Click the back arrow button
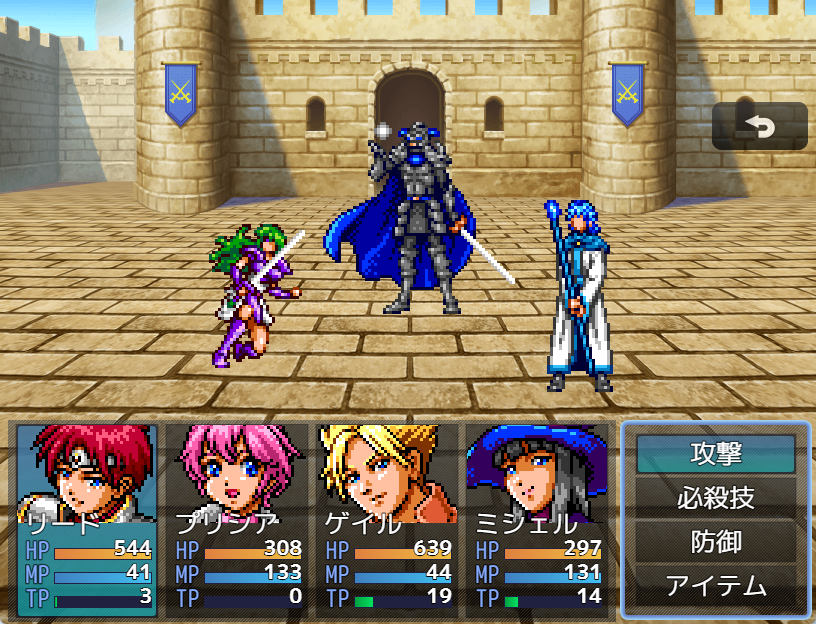Image resolution: width=816 pixels, height=624 pixels. click(759, 127)
